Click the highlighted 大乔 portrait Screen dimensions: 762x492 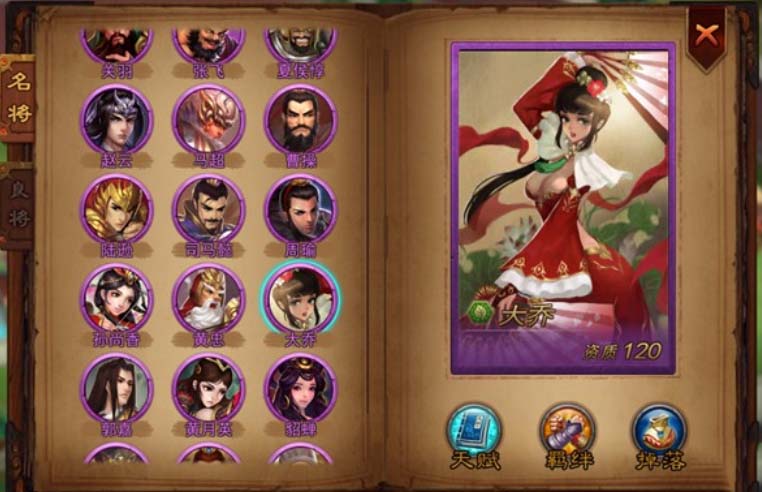click(300, 299)
